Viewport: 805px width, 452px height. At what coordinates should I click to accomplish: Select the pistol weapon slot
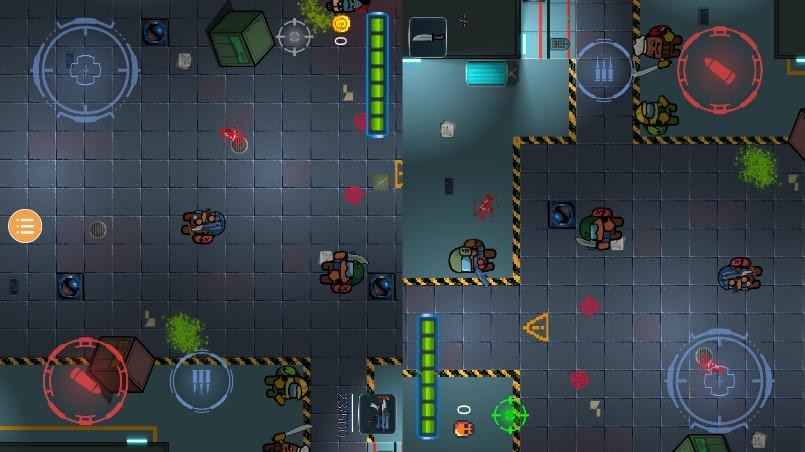378,414
